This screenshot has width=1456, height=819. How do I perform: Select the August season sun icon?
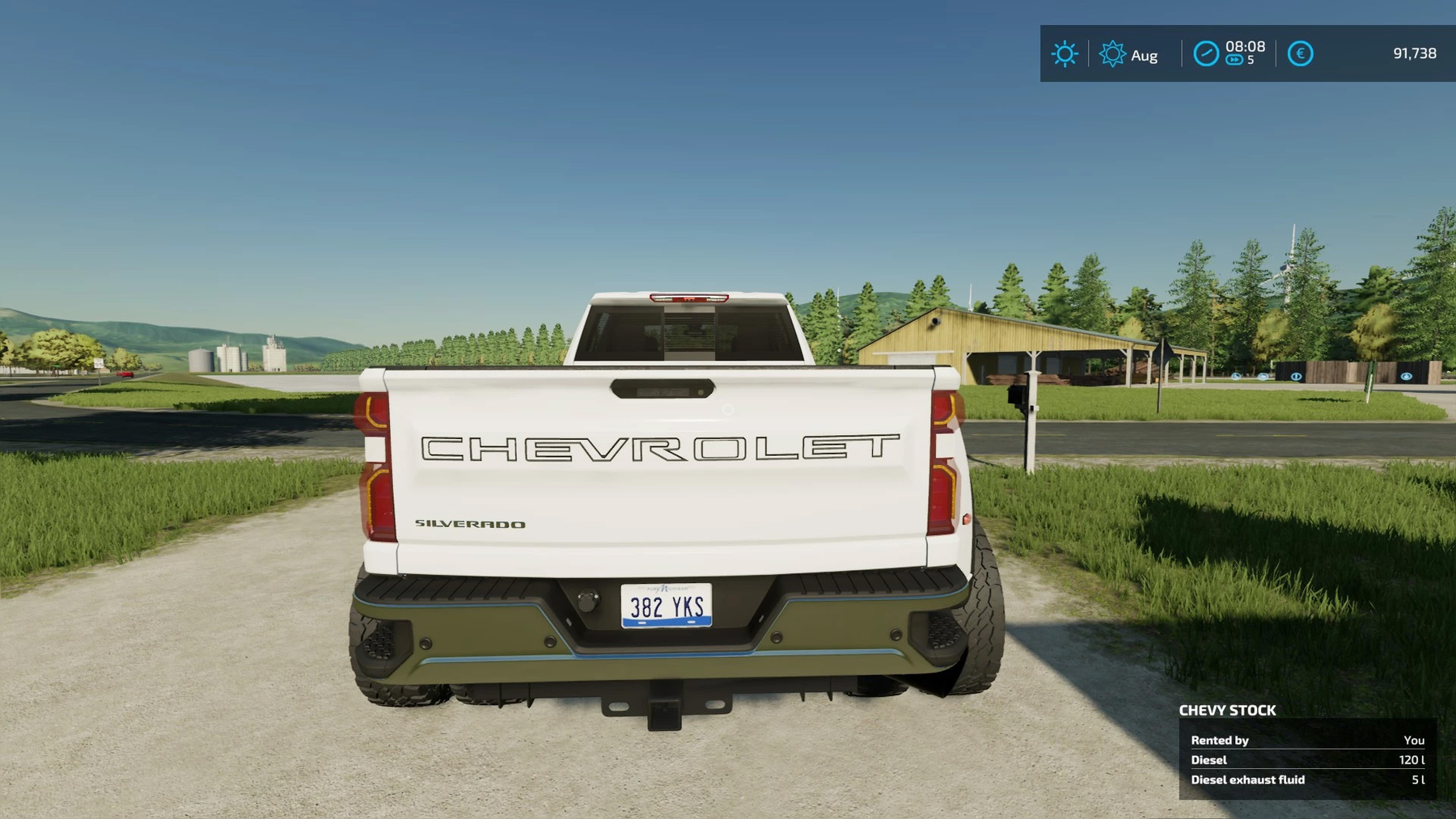click(1112, 54)
